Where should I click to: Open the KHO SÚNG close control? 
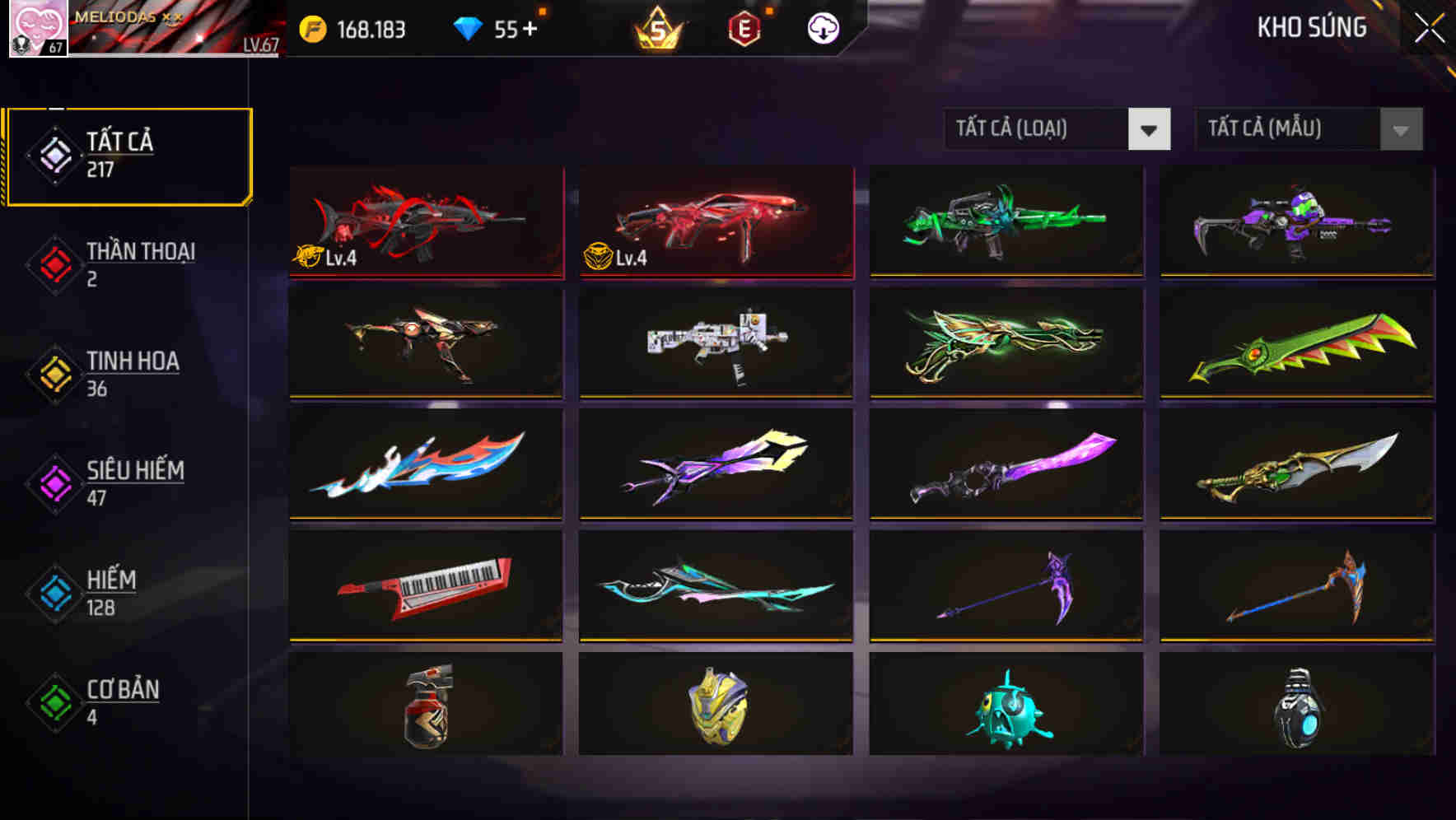(1430, 27)
